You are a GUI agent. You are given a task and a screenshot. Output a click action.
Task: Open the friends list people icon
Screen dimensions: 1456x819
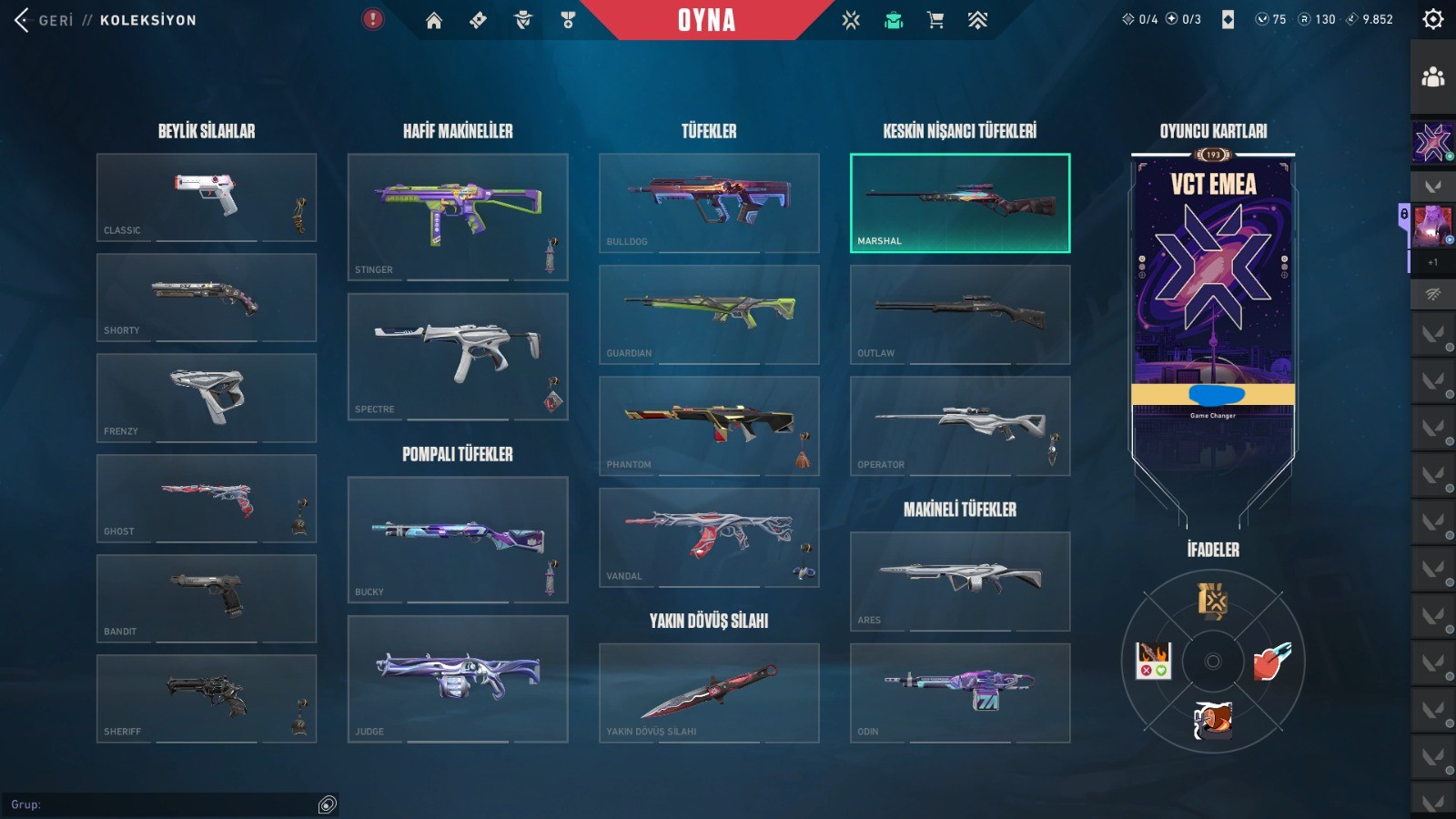point(1432,77)
